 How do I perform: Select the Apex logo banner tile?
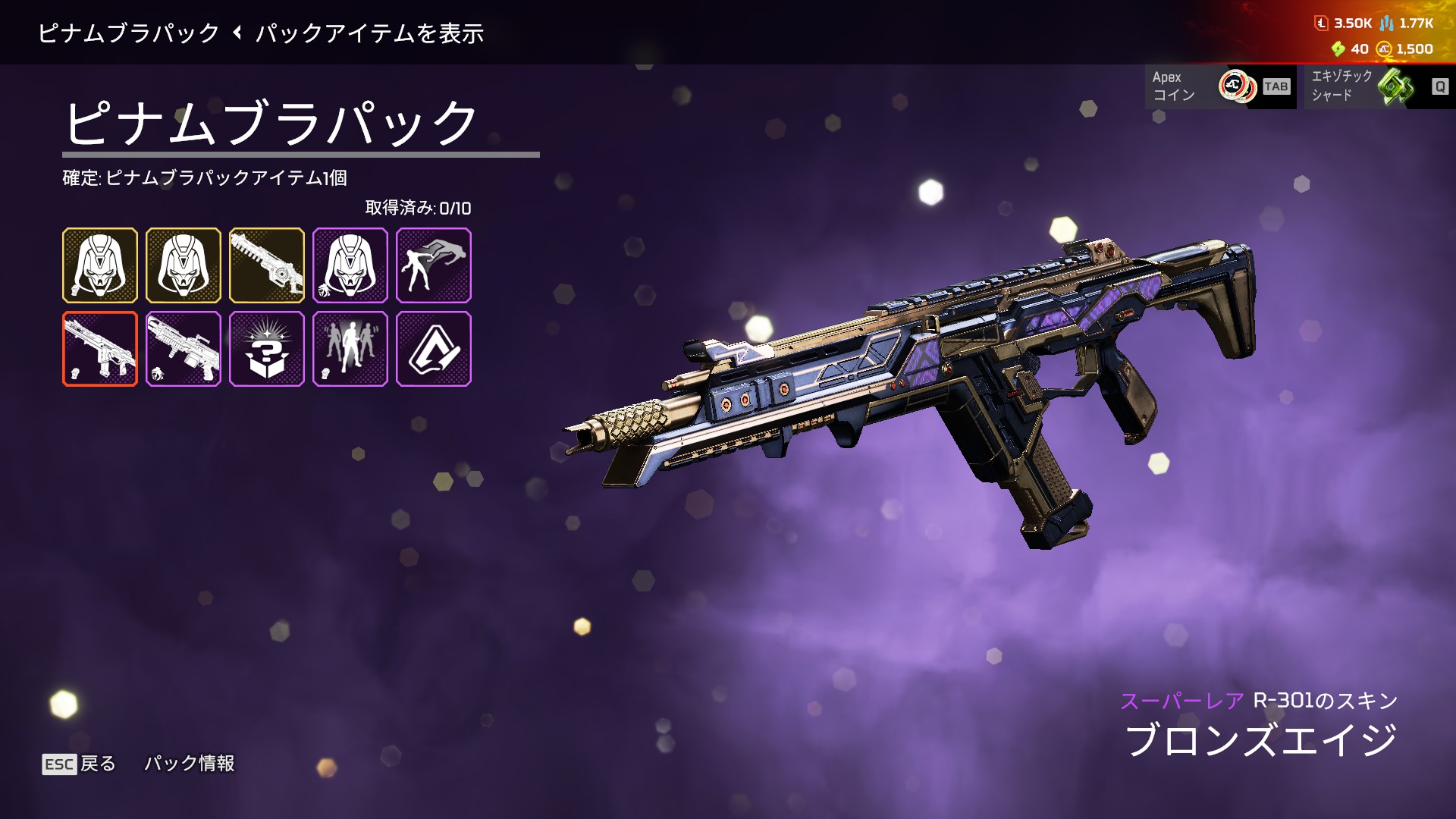click(433, 349)
